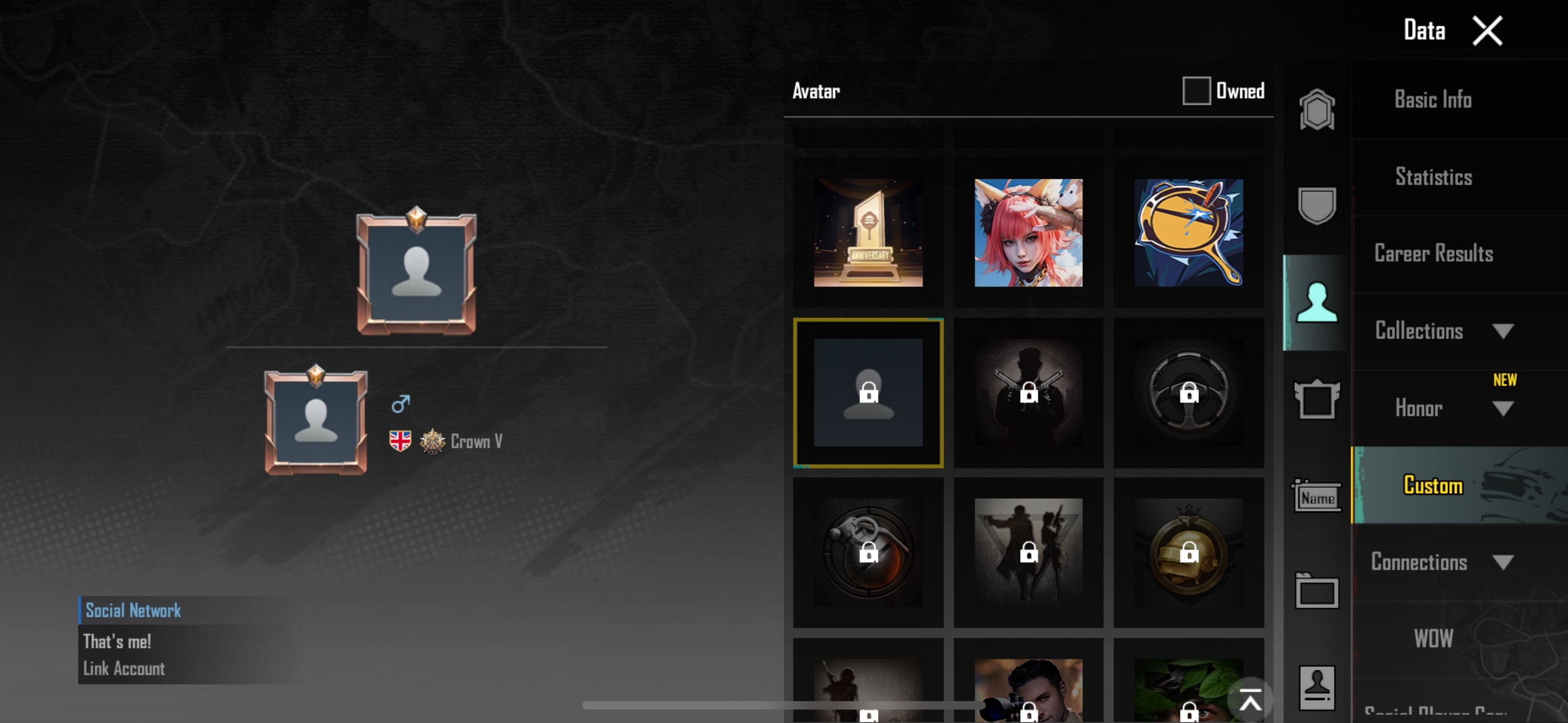Choose the locked grenade avatar
This screenshot has width=1568, height=723.
pos(868,553)
